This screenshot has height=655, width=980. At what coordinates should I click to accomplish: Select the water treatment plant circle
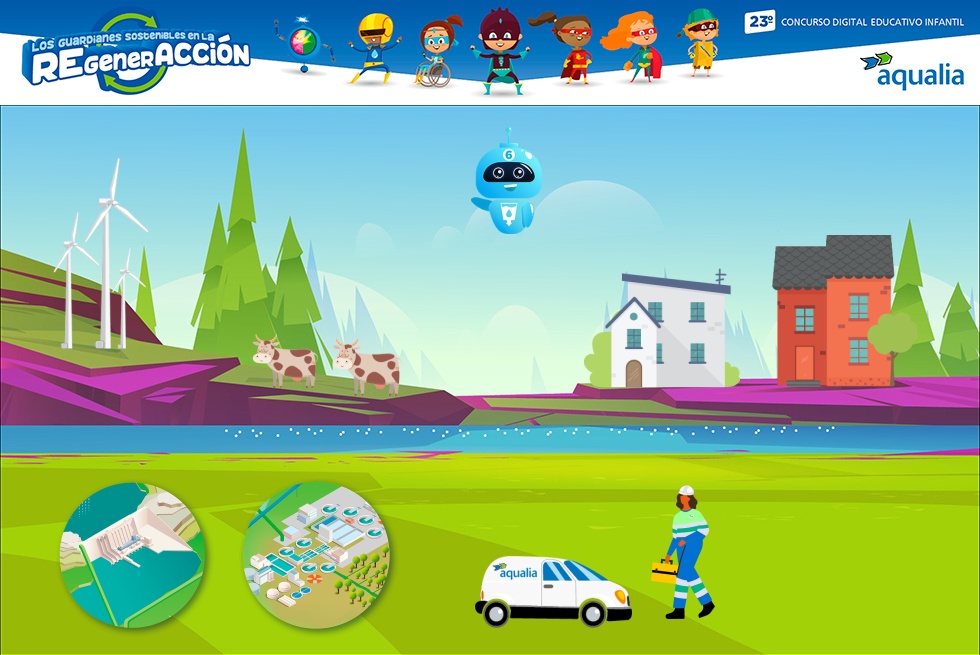pos(315,555)
